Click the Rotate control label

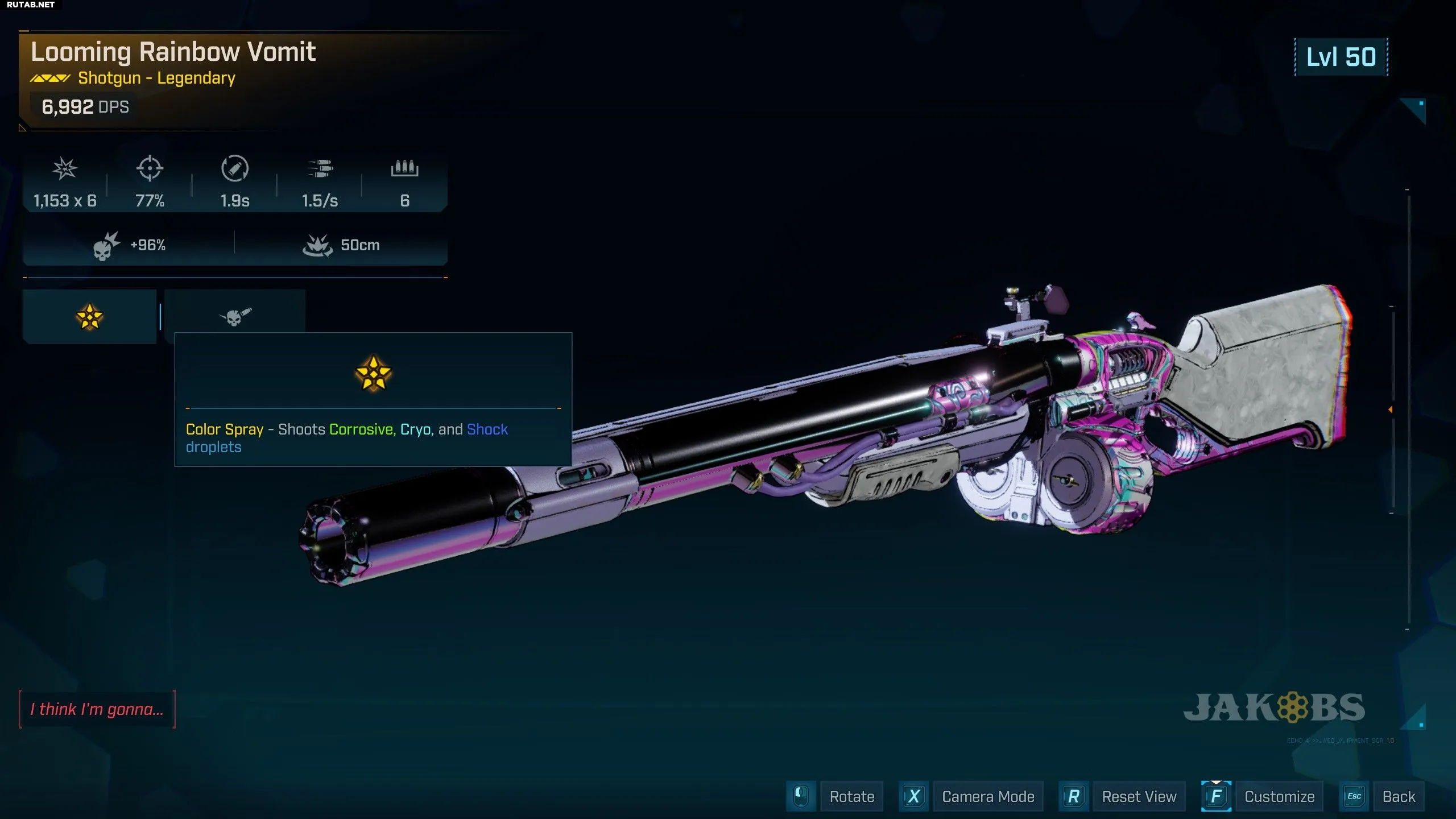851,796
